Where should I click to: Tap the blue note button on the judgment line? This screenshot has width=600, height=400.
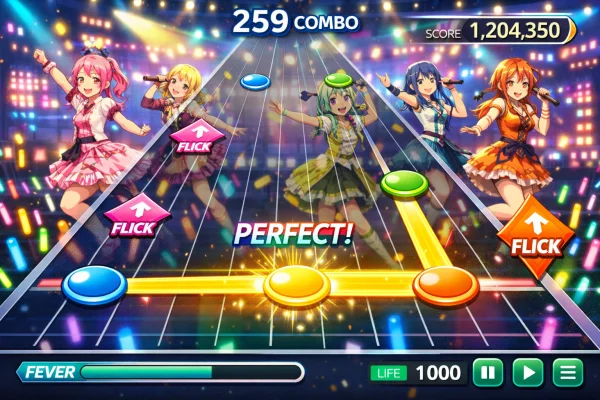coord(95,285)
